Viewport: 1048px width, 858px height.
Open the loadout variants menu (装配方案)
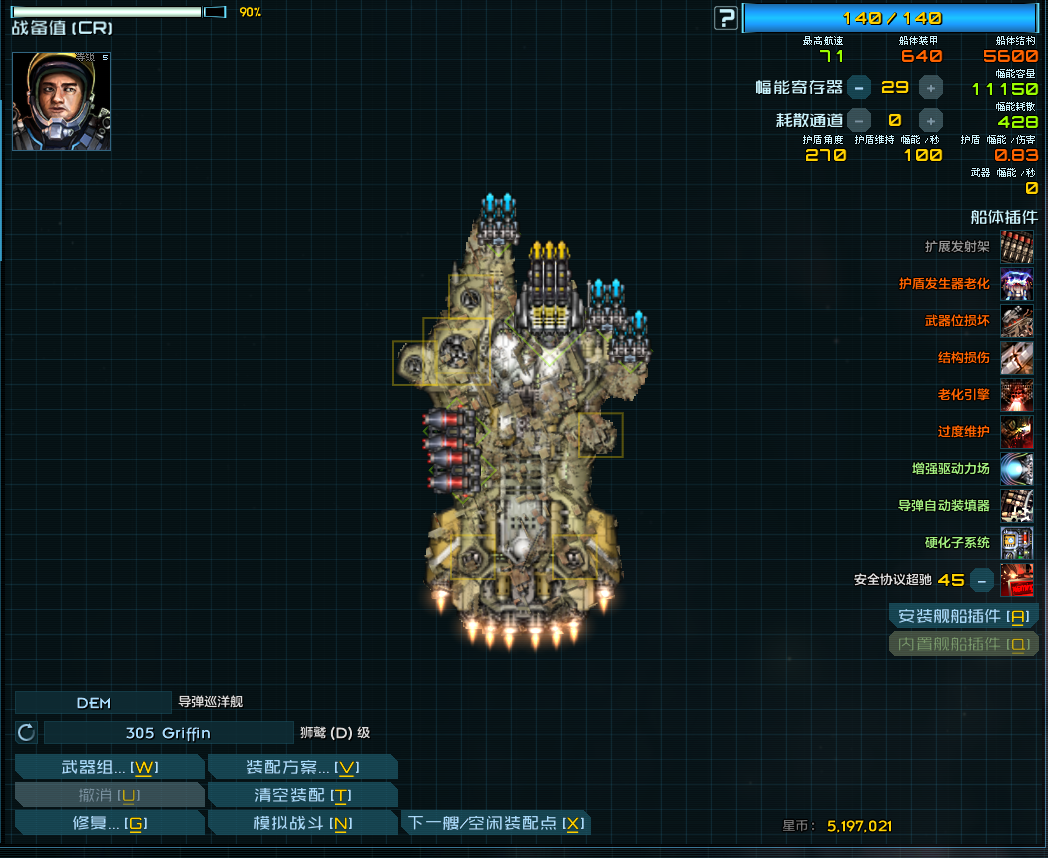(302, 767)
